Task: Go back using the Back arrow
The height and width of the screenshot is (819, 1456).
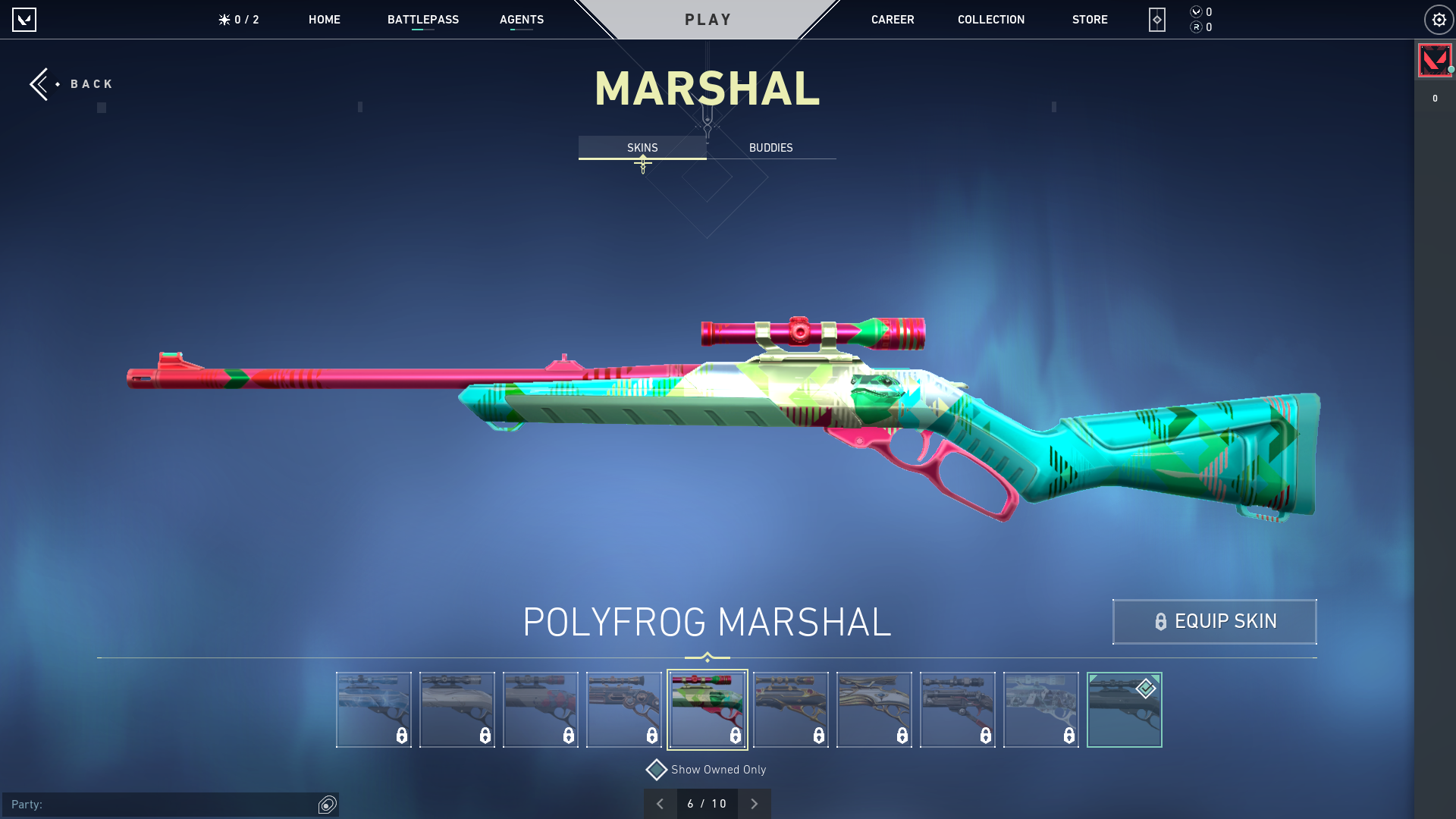Action: coord(70,84)
